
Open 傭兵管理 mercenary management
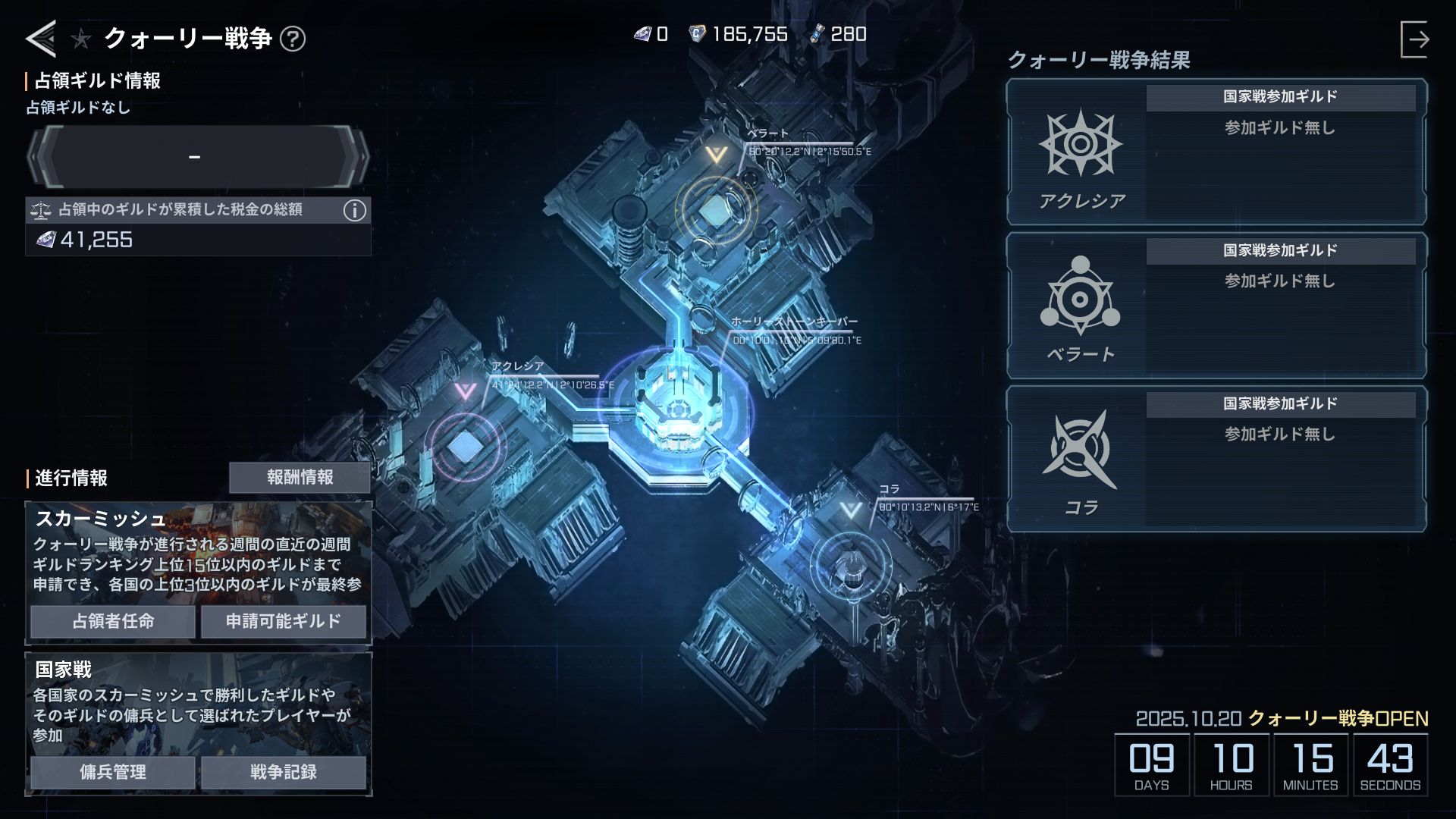113,772
